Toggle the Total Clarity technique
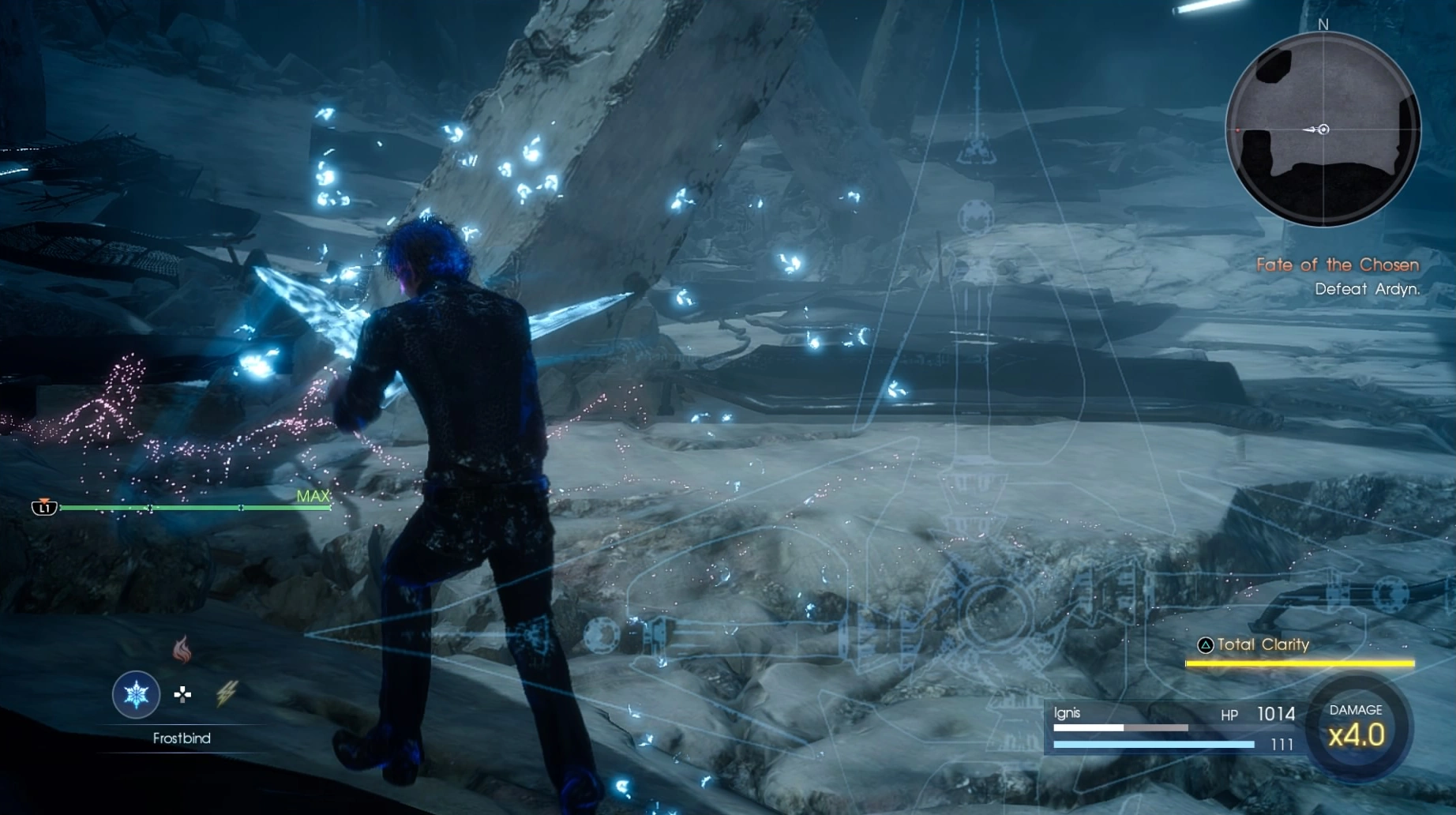Viewport: 1456px width, 815px height. point(1264,644)
